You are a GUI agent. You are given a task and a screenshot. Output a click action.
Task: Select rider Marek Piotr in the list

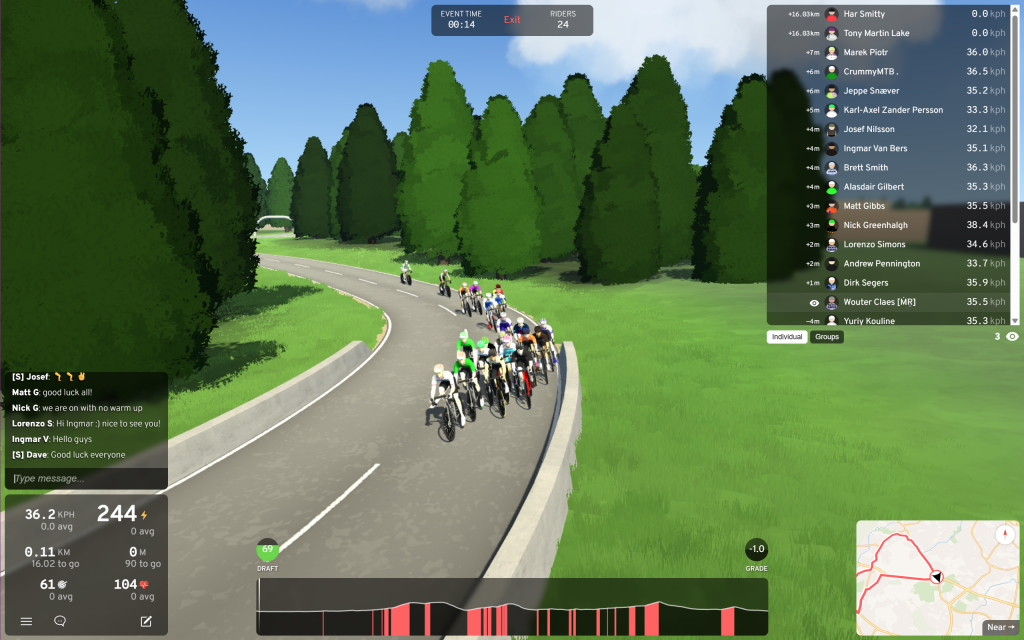click(865, 52)
